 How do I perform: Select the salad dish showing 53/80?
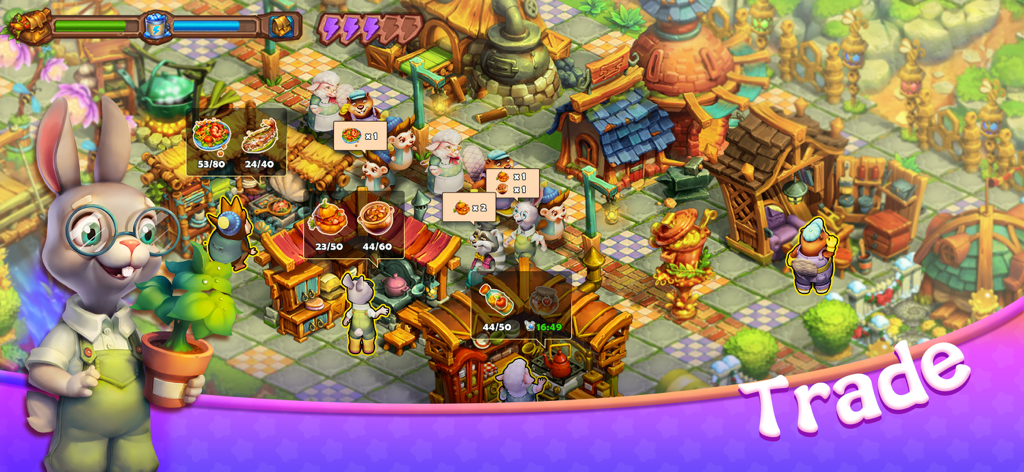click(211, 135)
